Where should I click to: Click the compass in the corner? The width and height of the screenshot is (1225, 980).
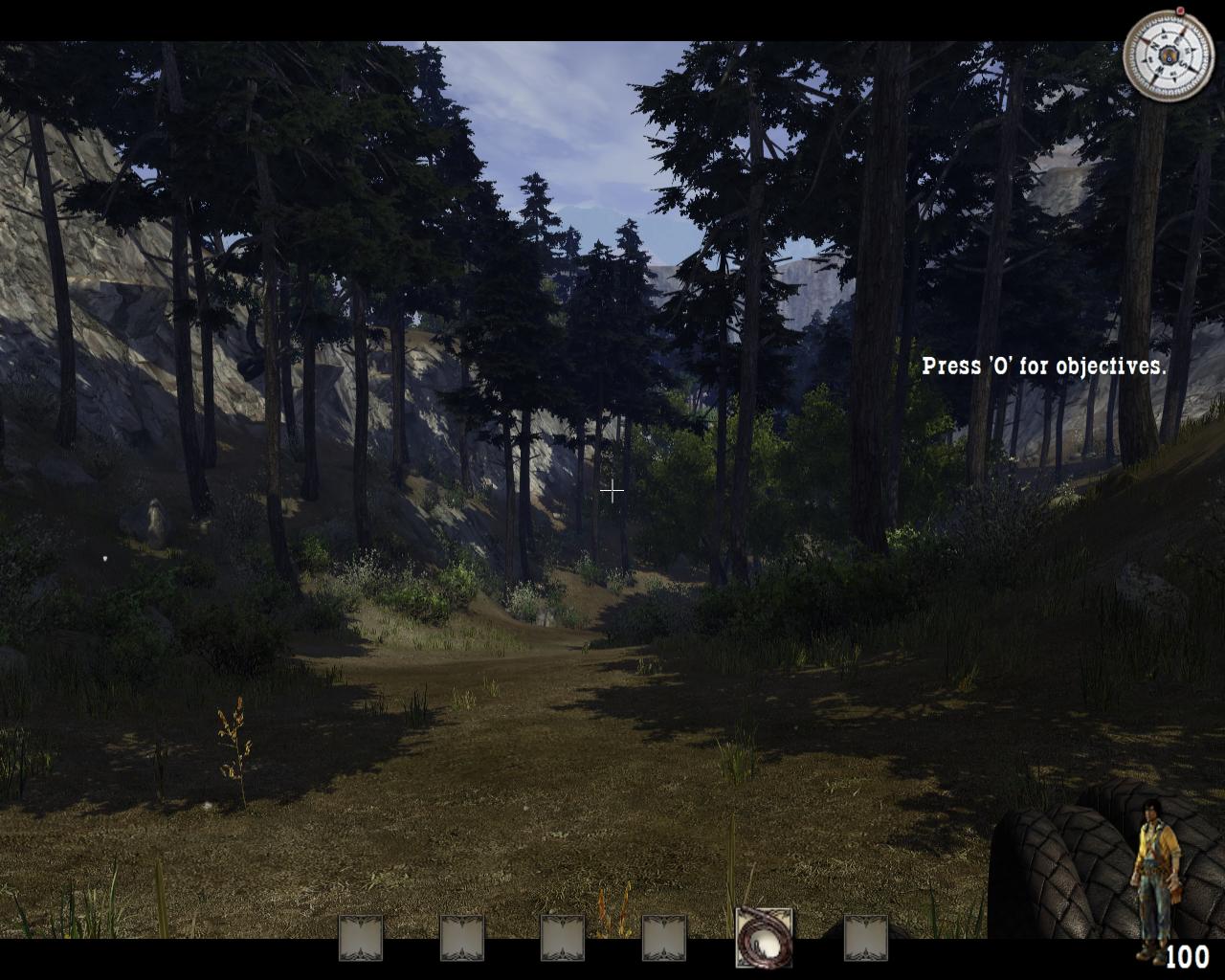point(1168,55)
